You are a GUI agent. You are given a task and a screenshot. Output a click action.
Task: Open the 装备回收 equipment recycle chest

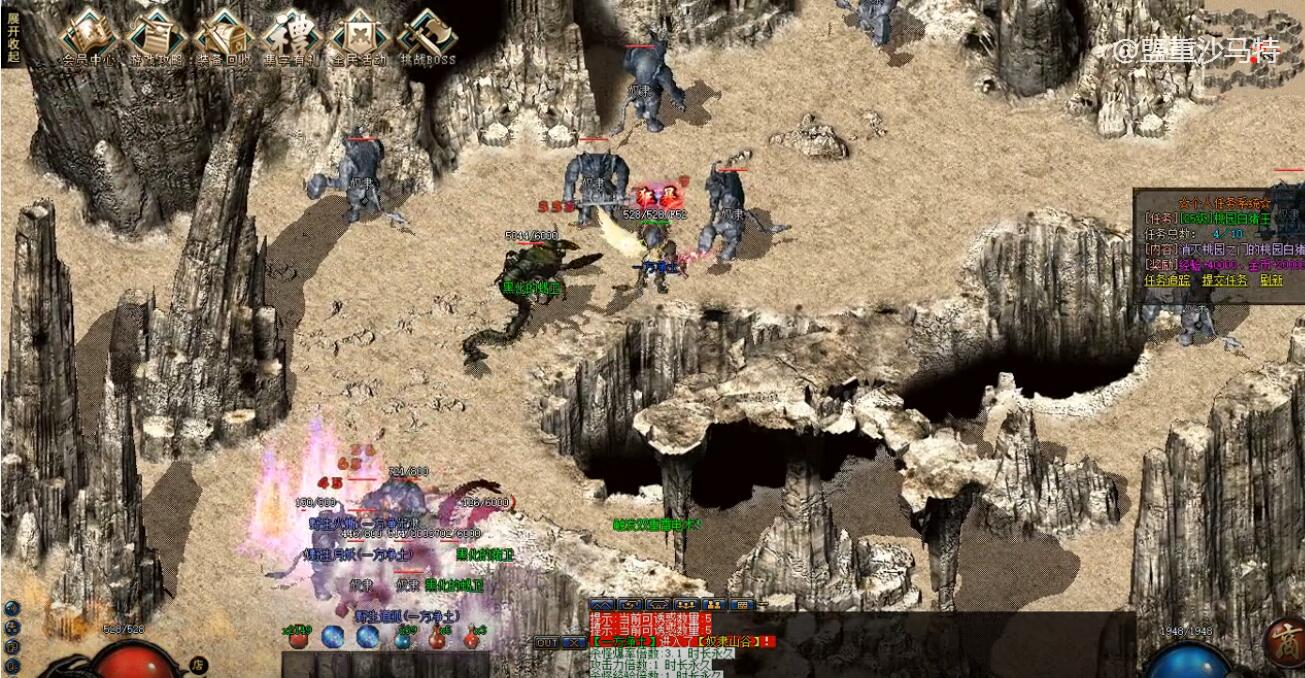pos(222,36)
